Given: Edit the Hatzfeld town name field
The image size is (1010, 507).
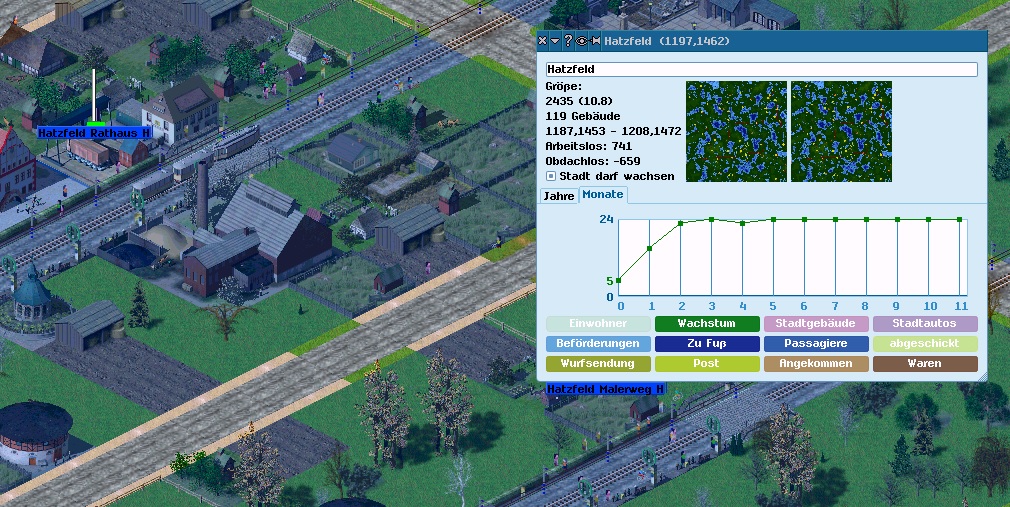Looking at the screenshot, I should 761,70.
